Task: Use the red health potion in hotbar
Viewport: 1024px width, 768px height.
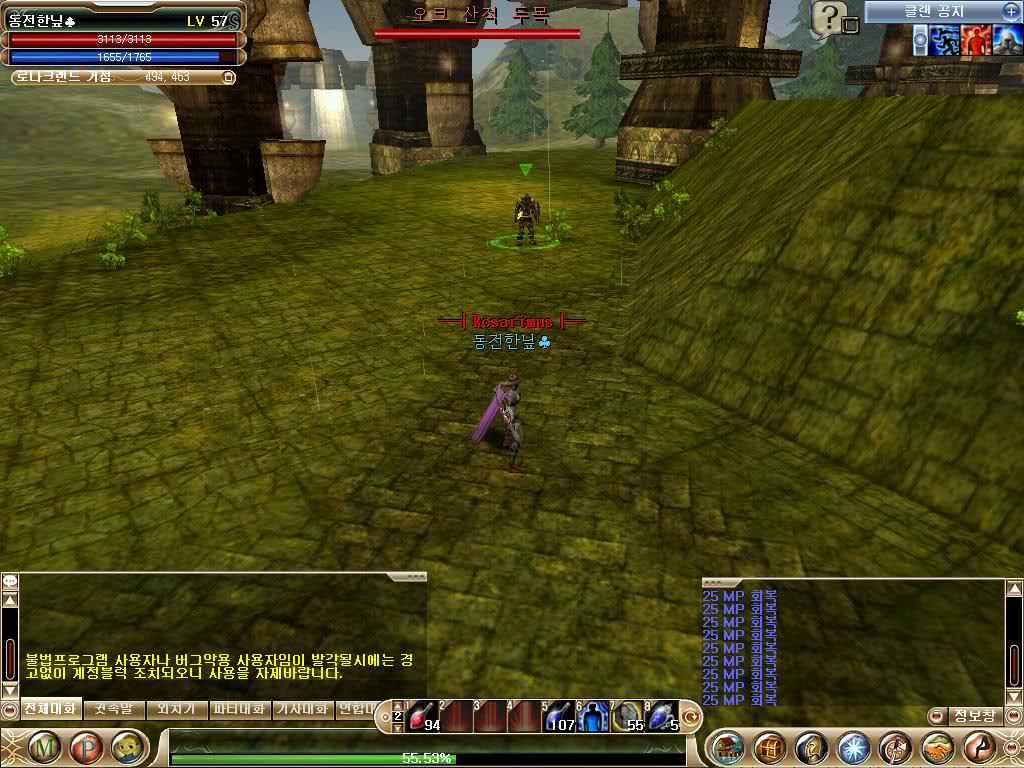Action: pos(423,716)
